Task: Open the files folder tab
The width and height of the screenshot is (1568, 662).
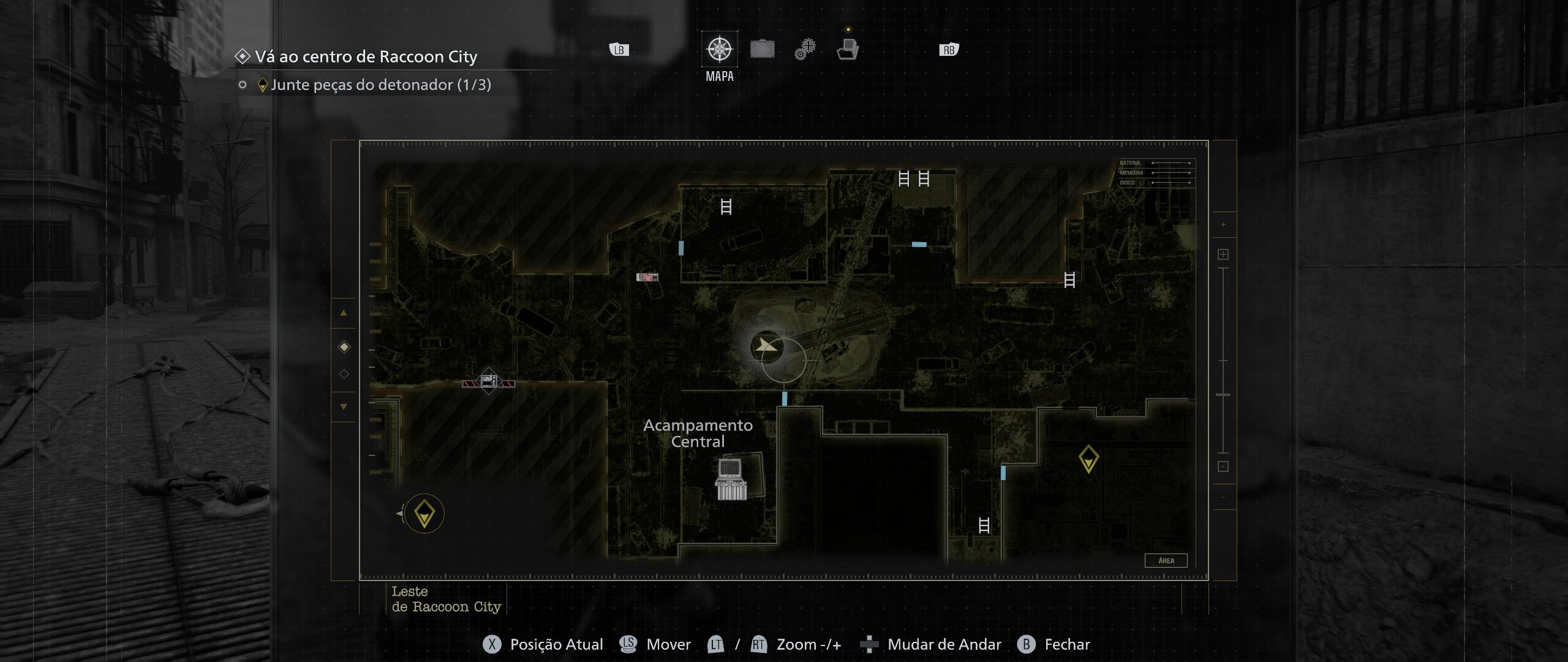Action: point(848,49)
